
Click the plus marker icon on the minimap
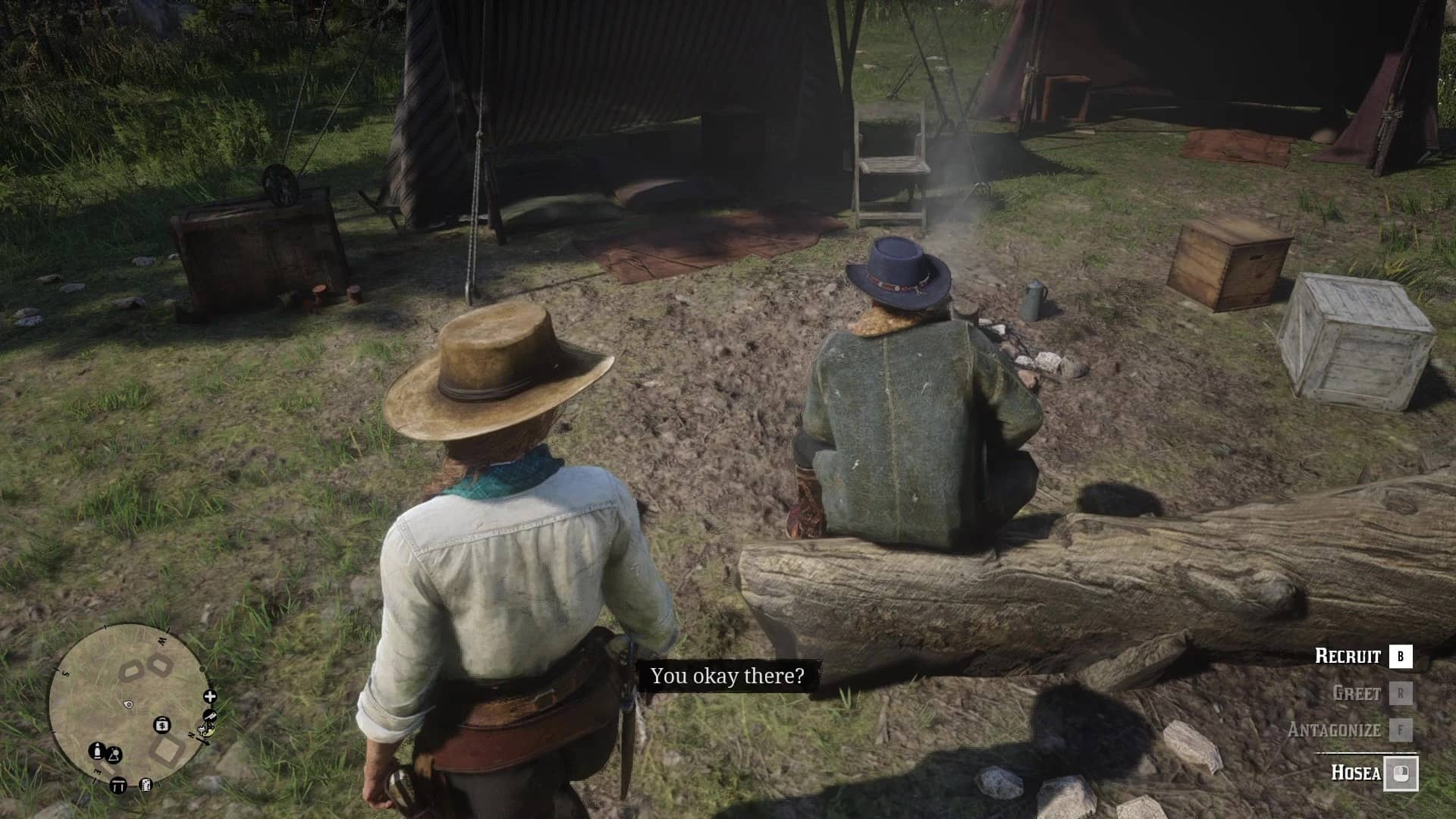pyautogui.click(x=209, y=696)
